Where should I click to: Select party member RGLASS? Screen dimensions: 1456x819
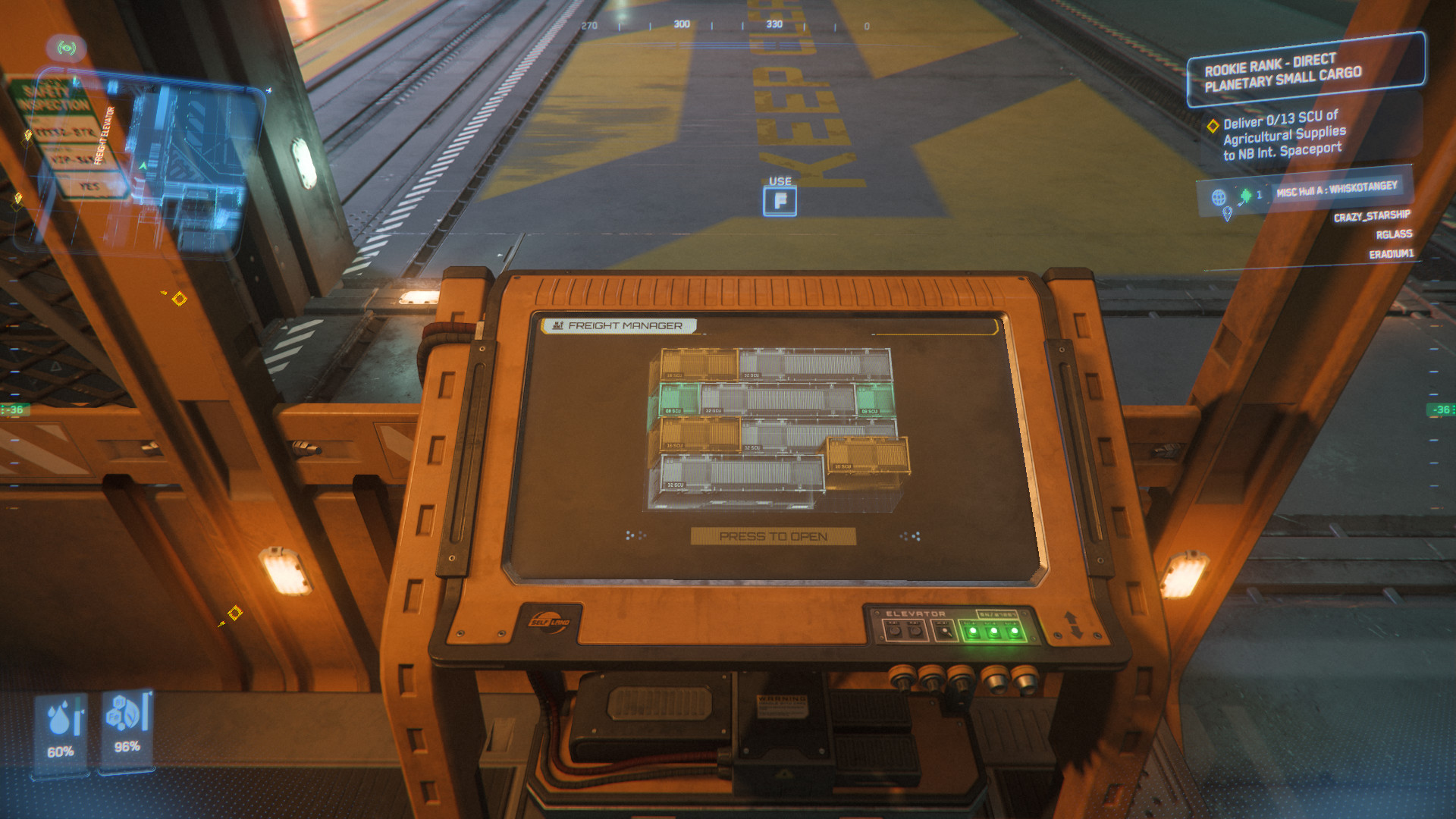[x=1394, y=235]
